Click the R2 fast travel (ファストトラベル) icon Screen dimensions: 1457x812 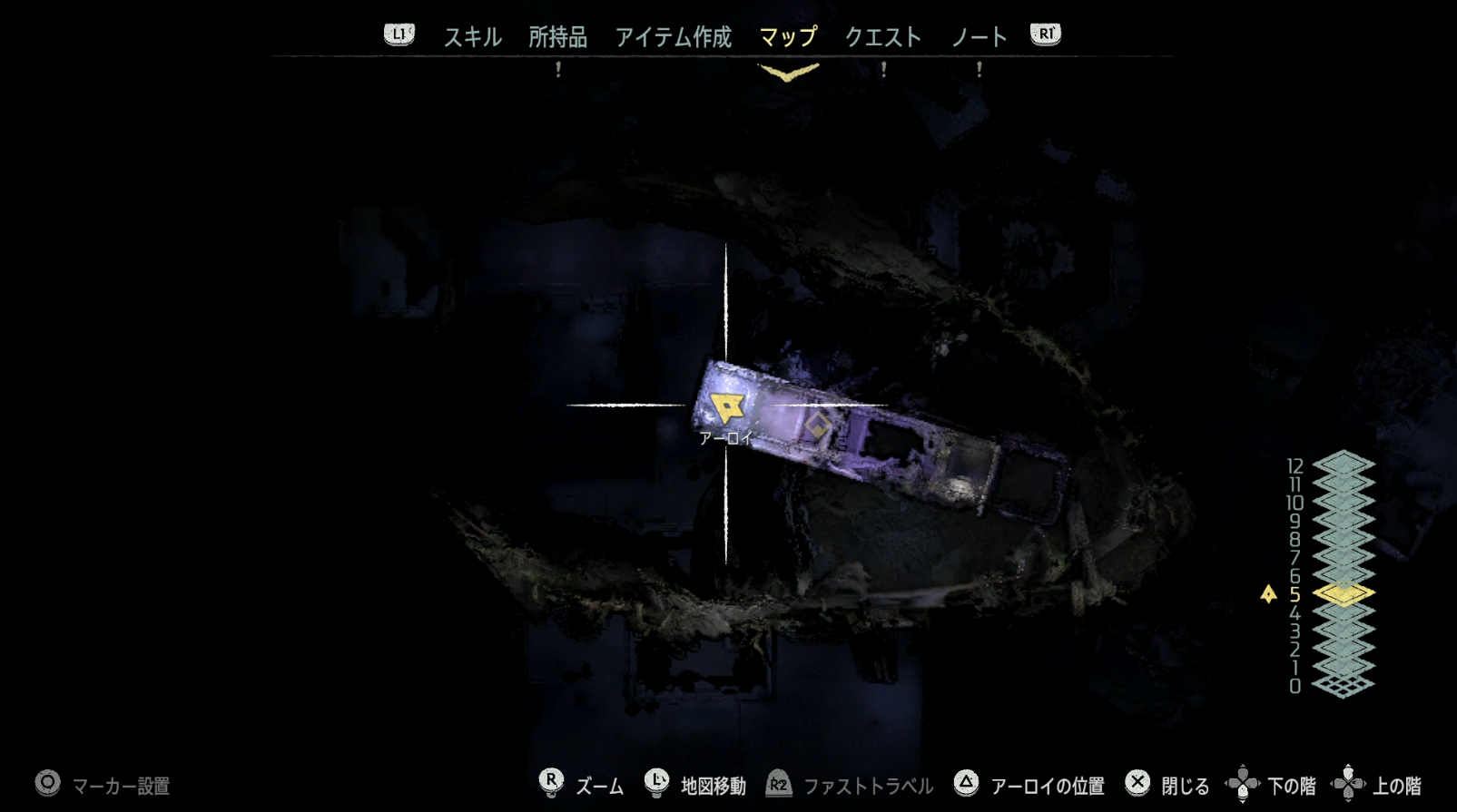(x=777, y=782)
